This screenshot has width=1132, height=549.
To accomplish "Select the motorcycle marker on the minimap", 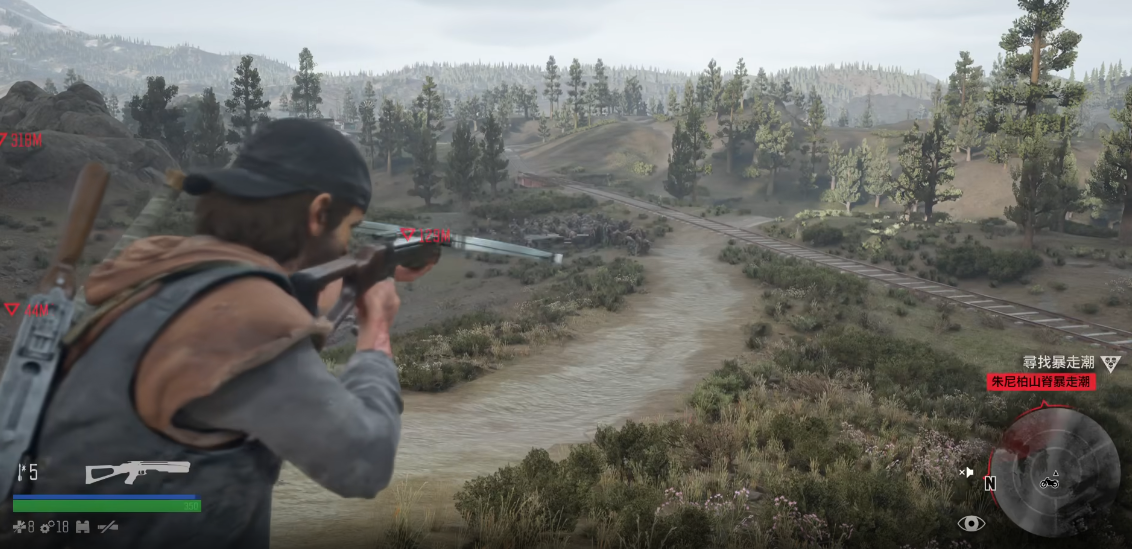I will click(1050, 482).
